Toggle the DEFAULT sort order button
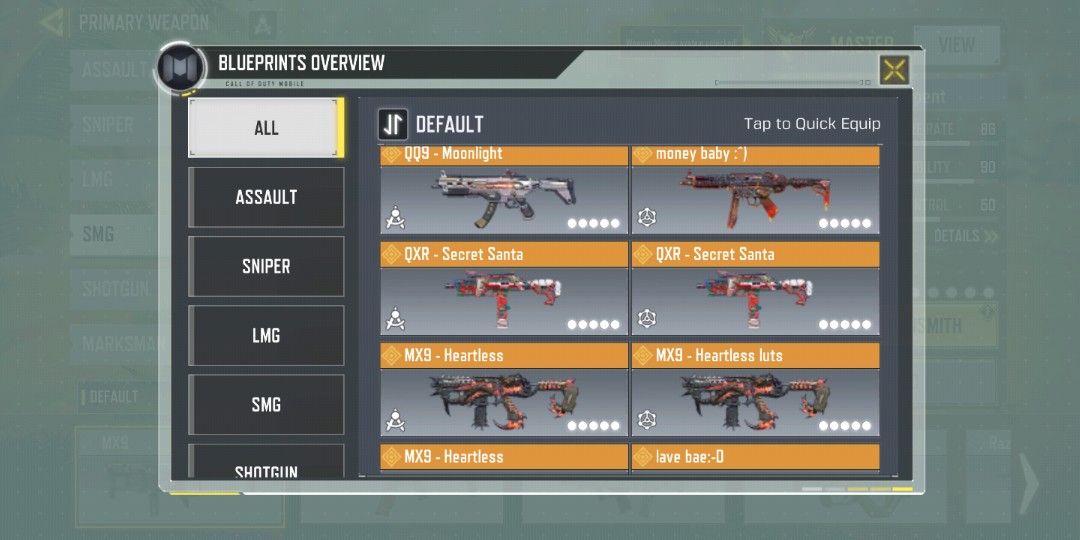This screenshot has height=540, width=1080. (392, 124)
